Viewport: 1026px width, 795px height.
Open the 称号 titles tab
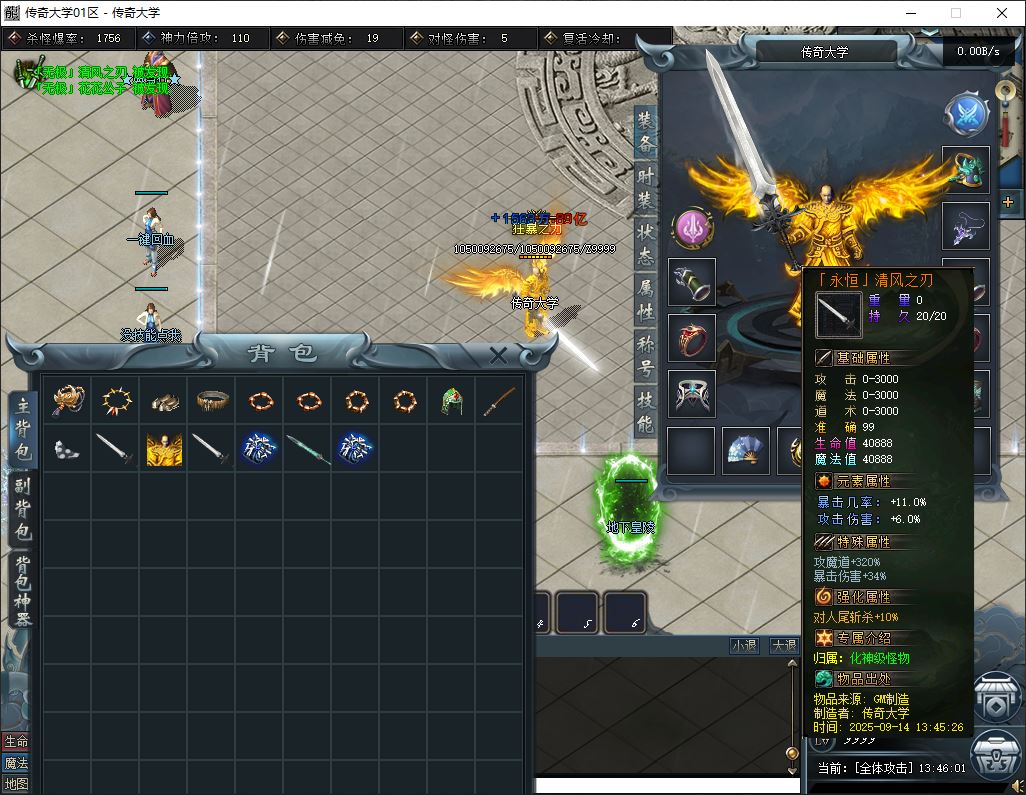pyautogui.click(x=645, y=356)
